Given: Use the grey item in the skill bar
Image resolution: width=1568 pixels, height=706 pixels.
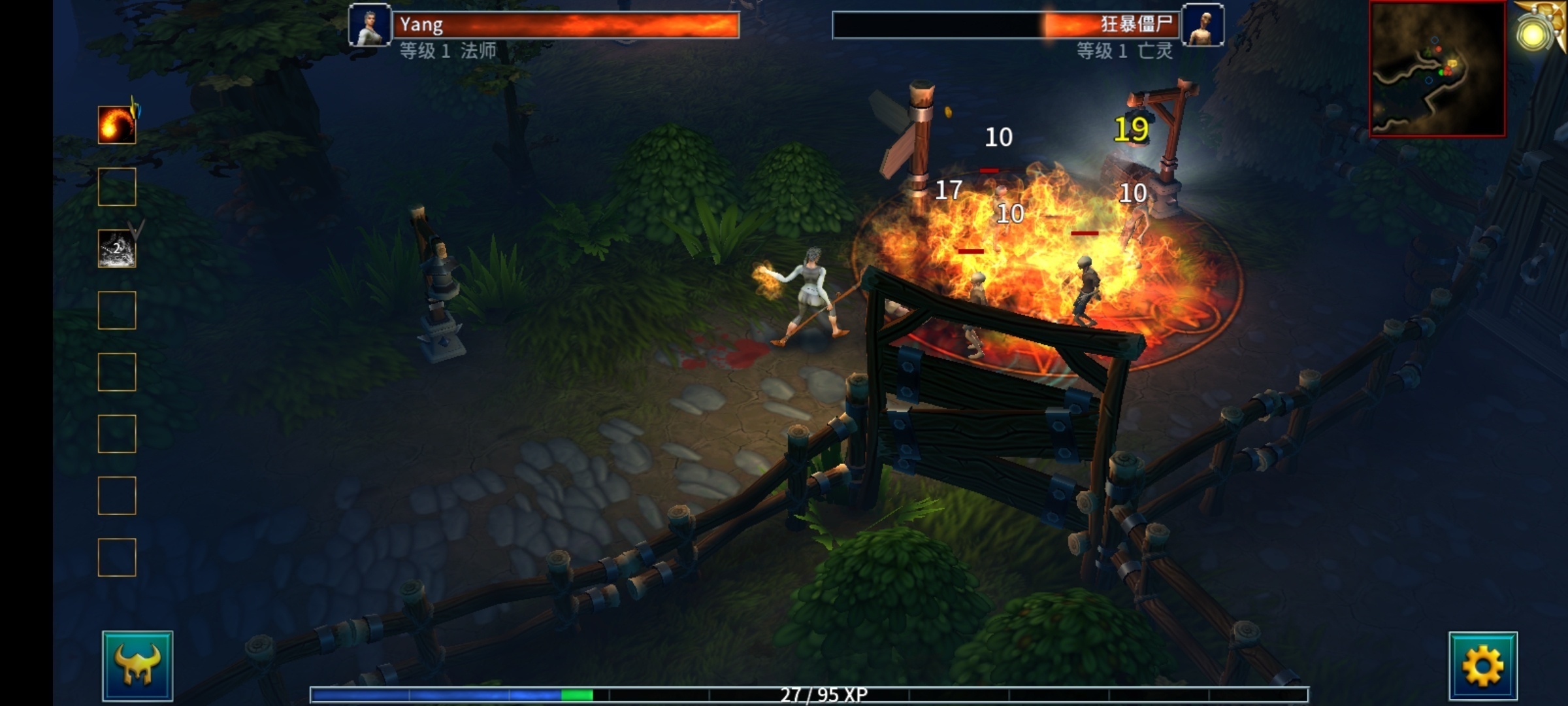Looking at the screenshot, I should [x=117, y=248].
